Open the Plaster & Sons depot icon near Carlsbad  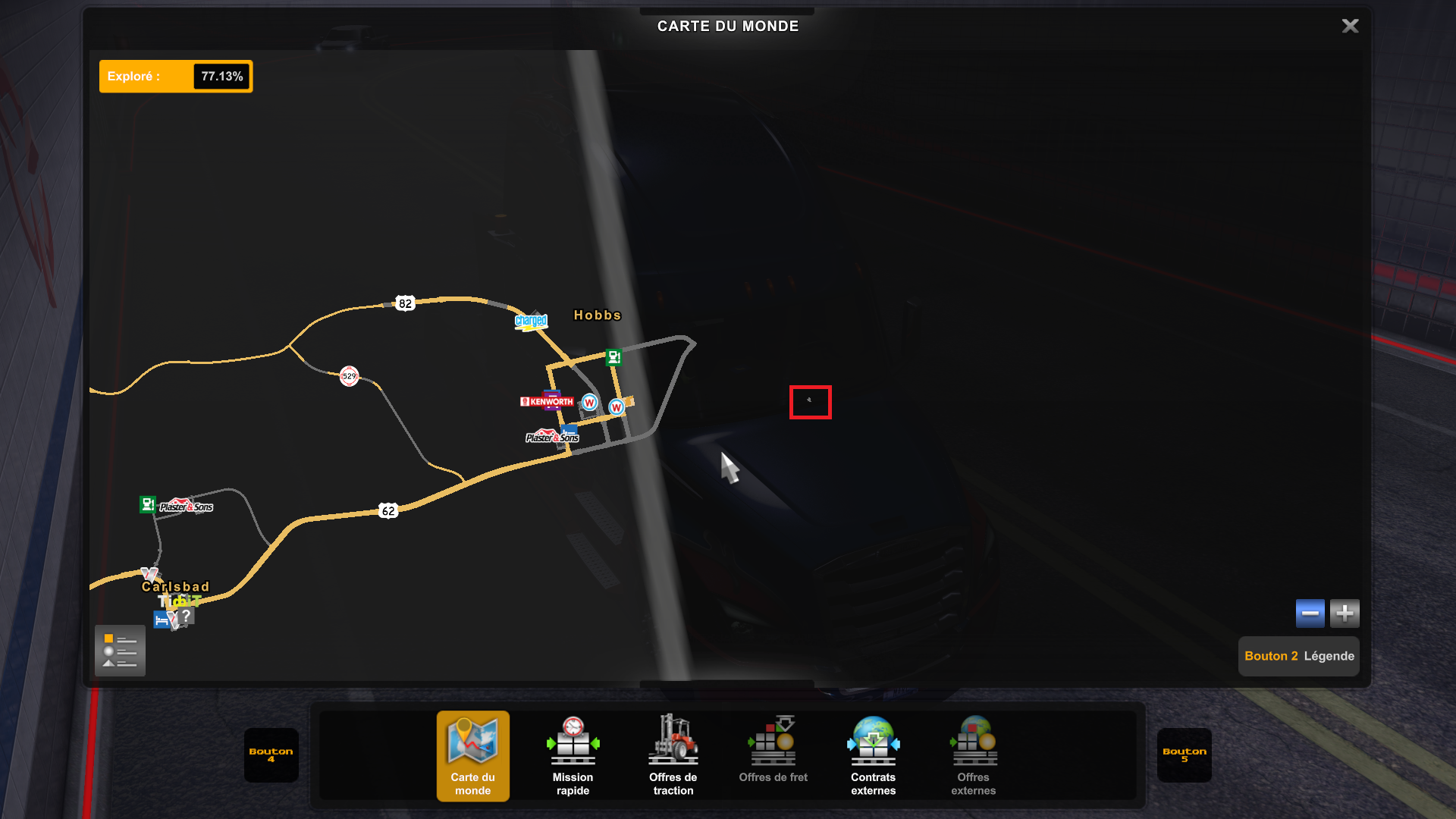[x=187, y=506]
